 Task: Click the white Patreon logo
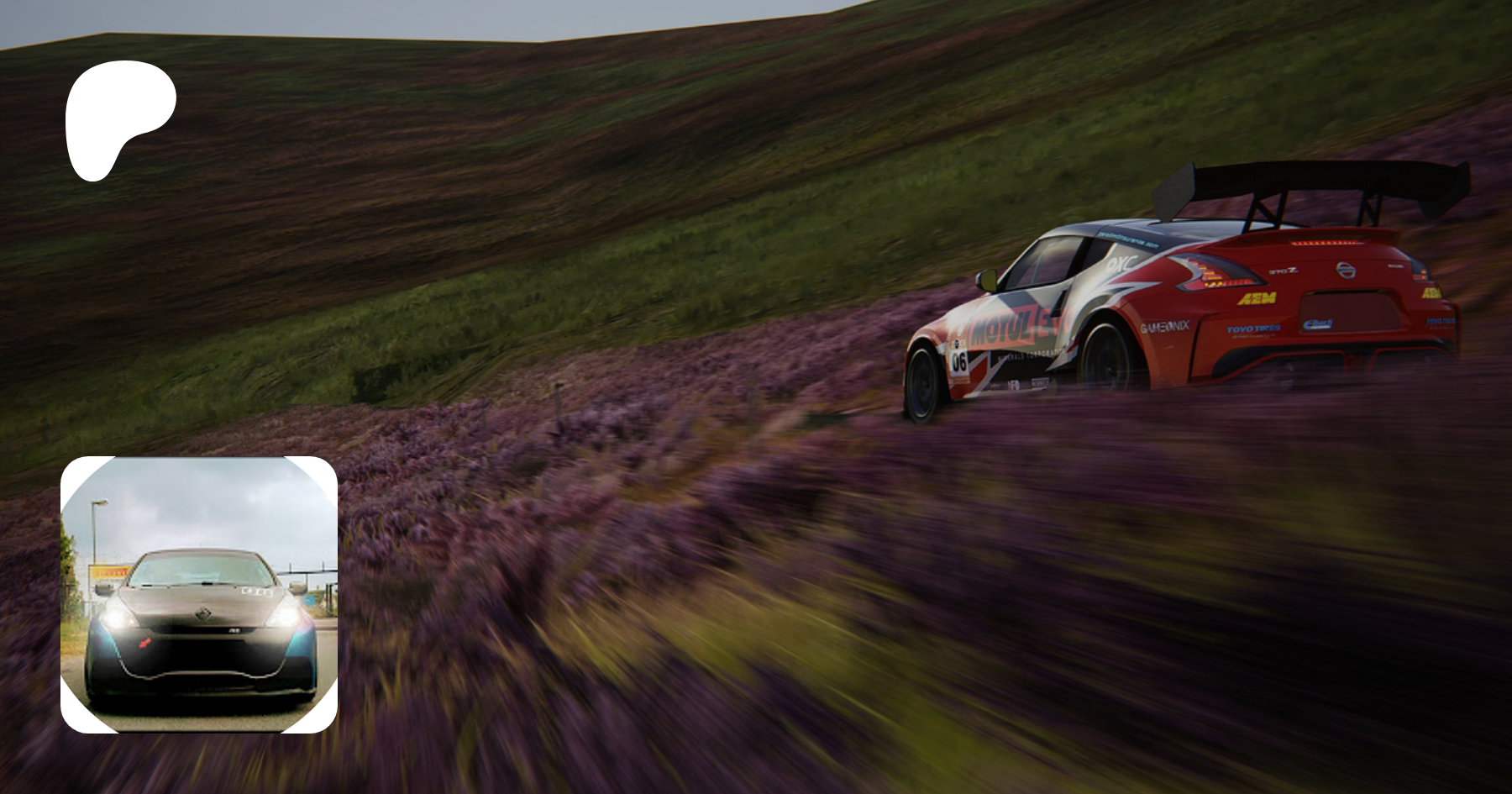(x=118, y=118)
